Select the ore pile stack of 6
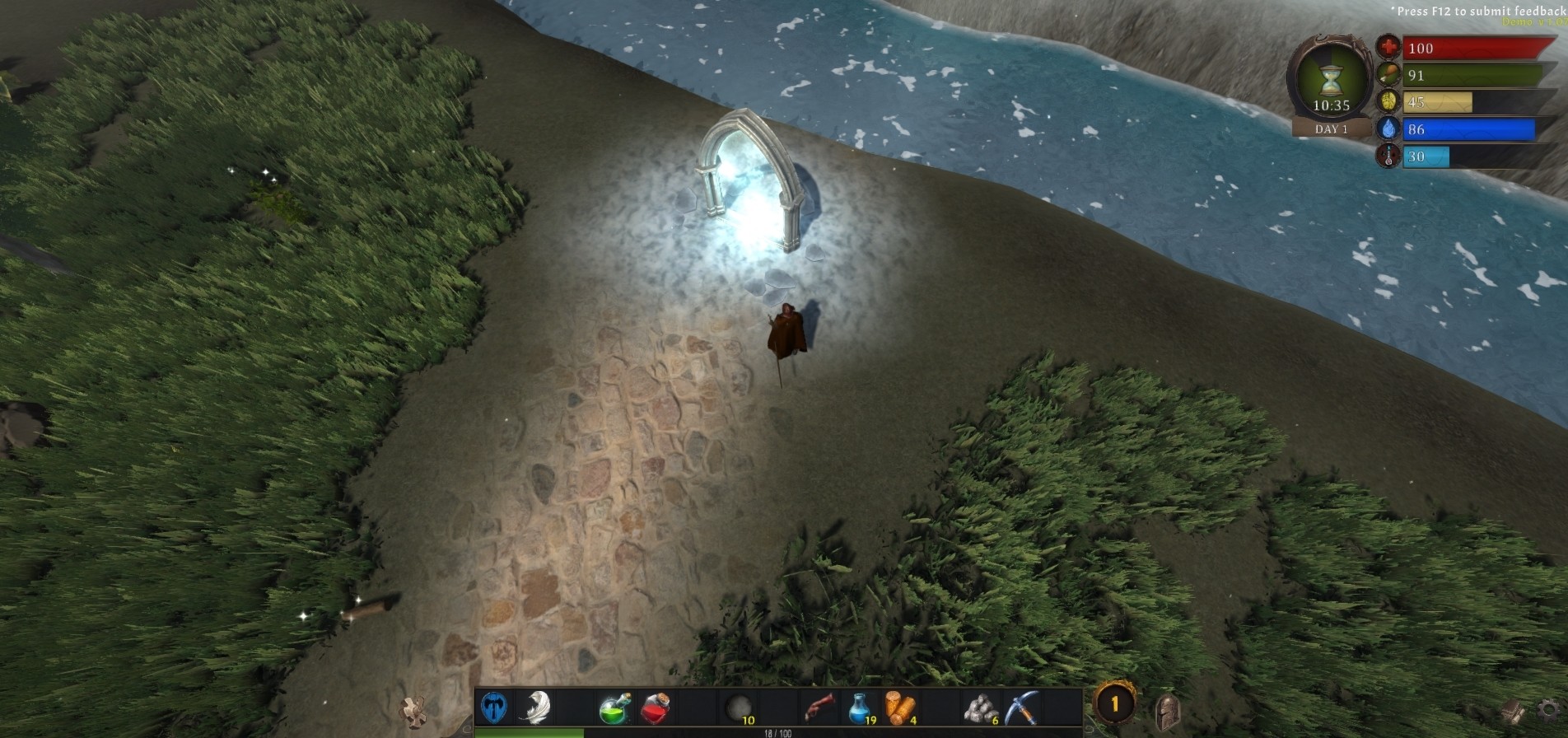This screenshot has height=738, width=1568. click(981, 708)
